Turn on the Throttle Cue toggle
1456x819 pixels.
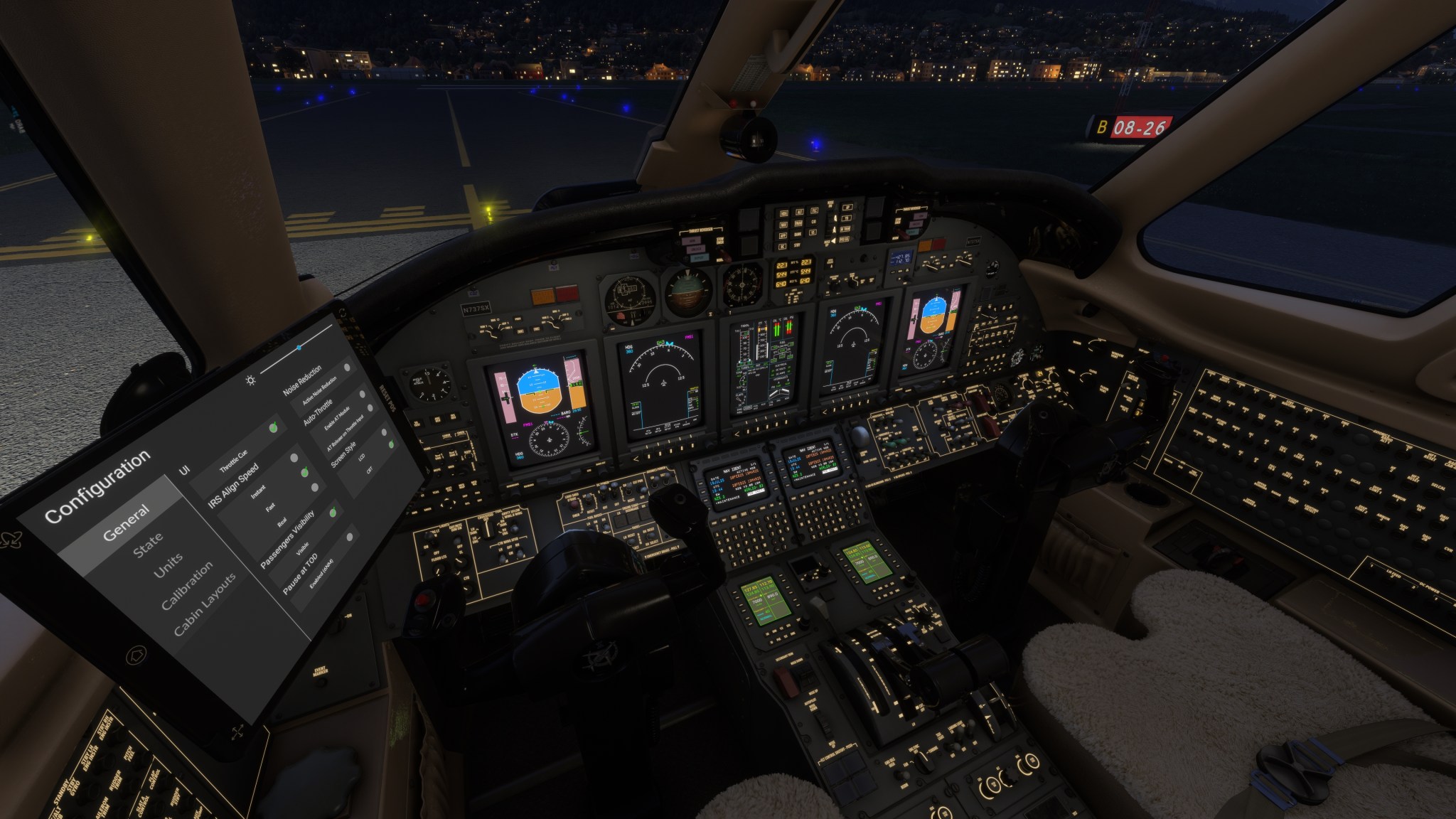(272, 429)
